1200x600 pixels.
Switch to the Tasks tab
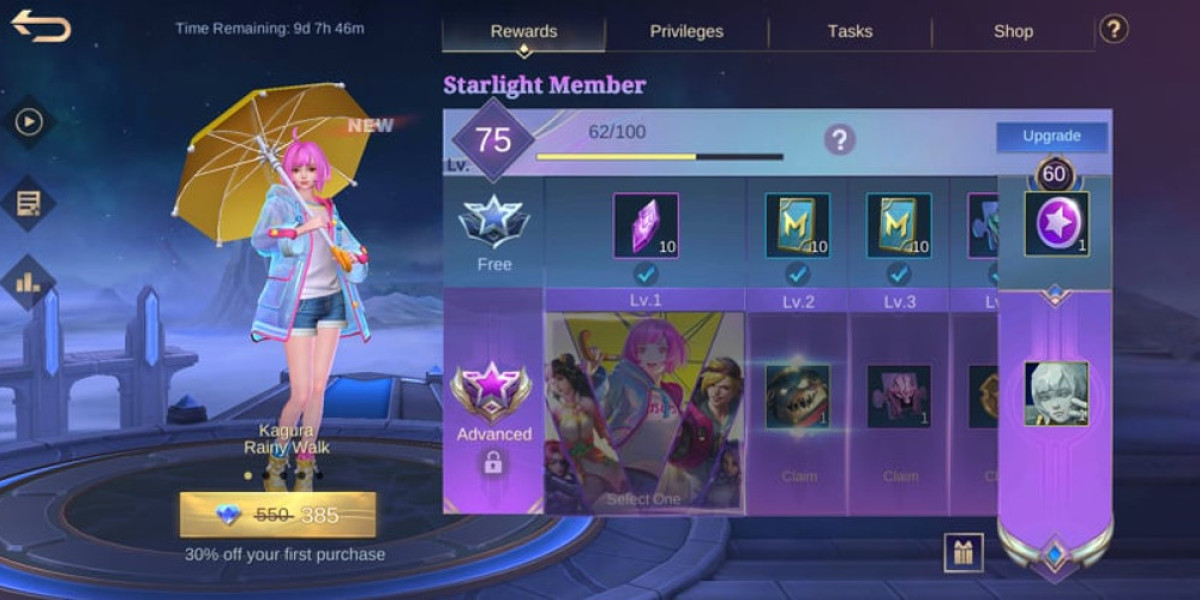click(x=849, y=31)
